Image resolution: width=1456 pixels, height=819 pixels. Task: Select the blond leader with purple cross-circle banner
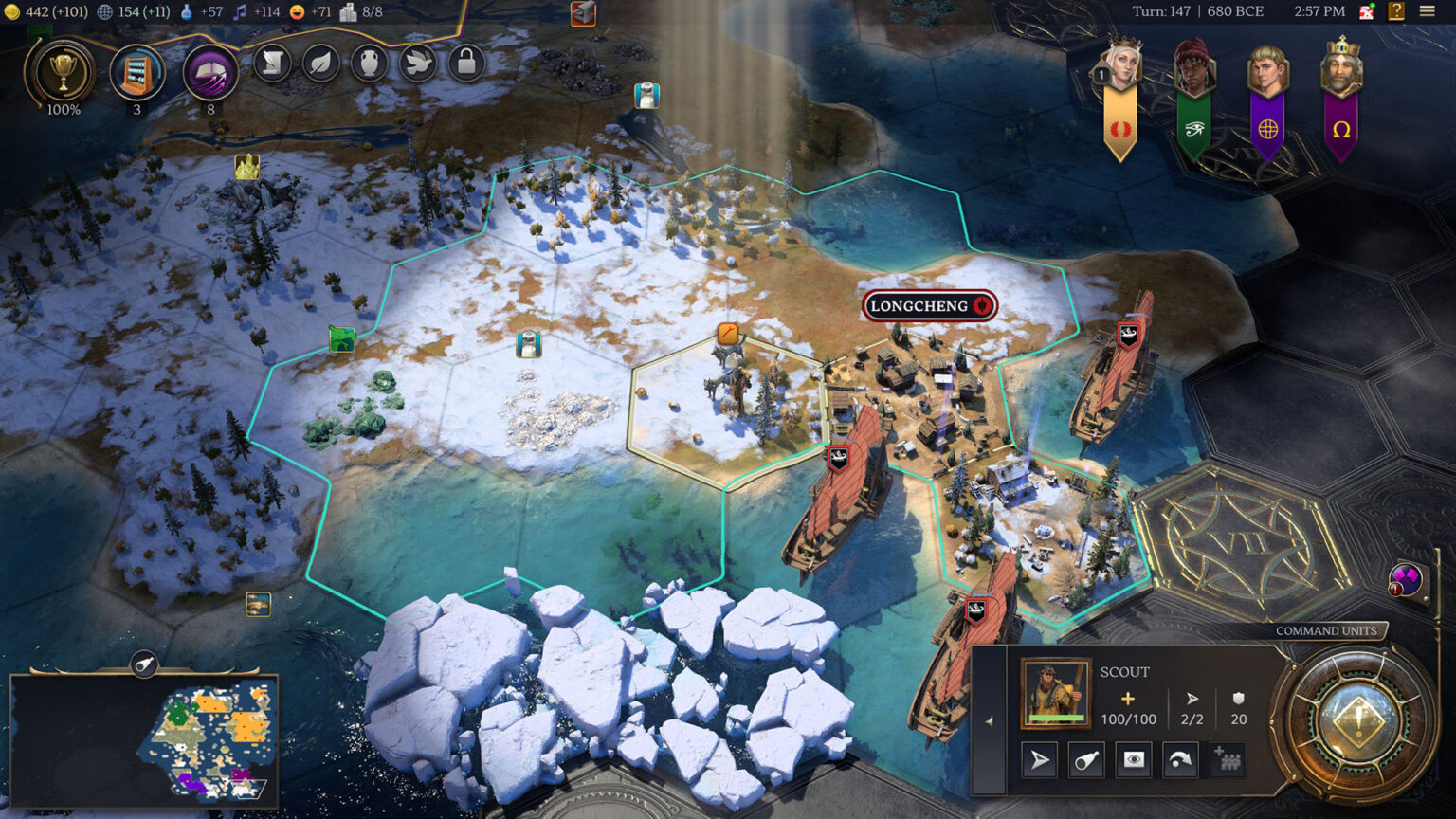(1267, 70)
